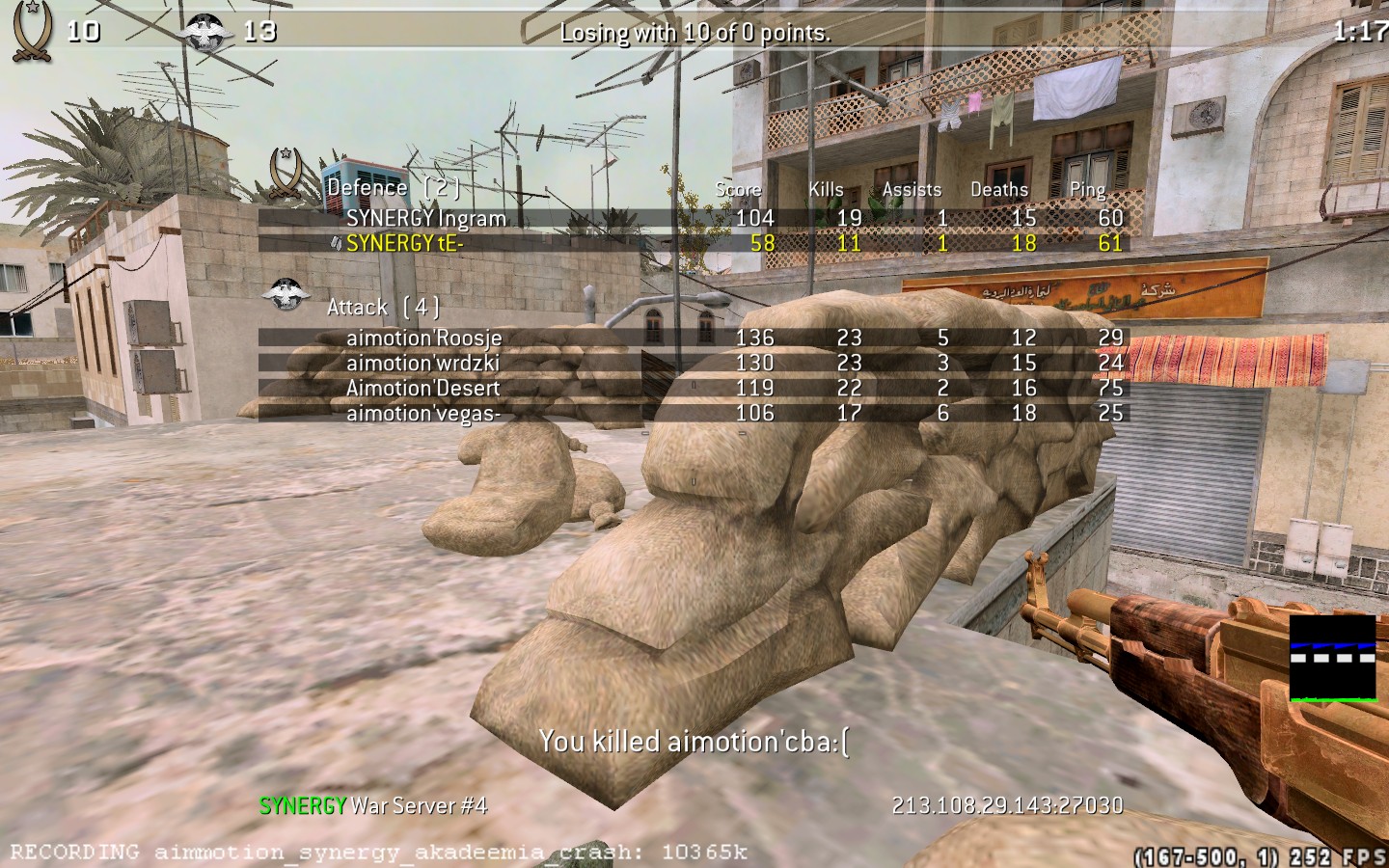1389x868 pixels.
Task: Select the SYNERGY Ingram scoreboard row
Action: coord(426,218)
